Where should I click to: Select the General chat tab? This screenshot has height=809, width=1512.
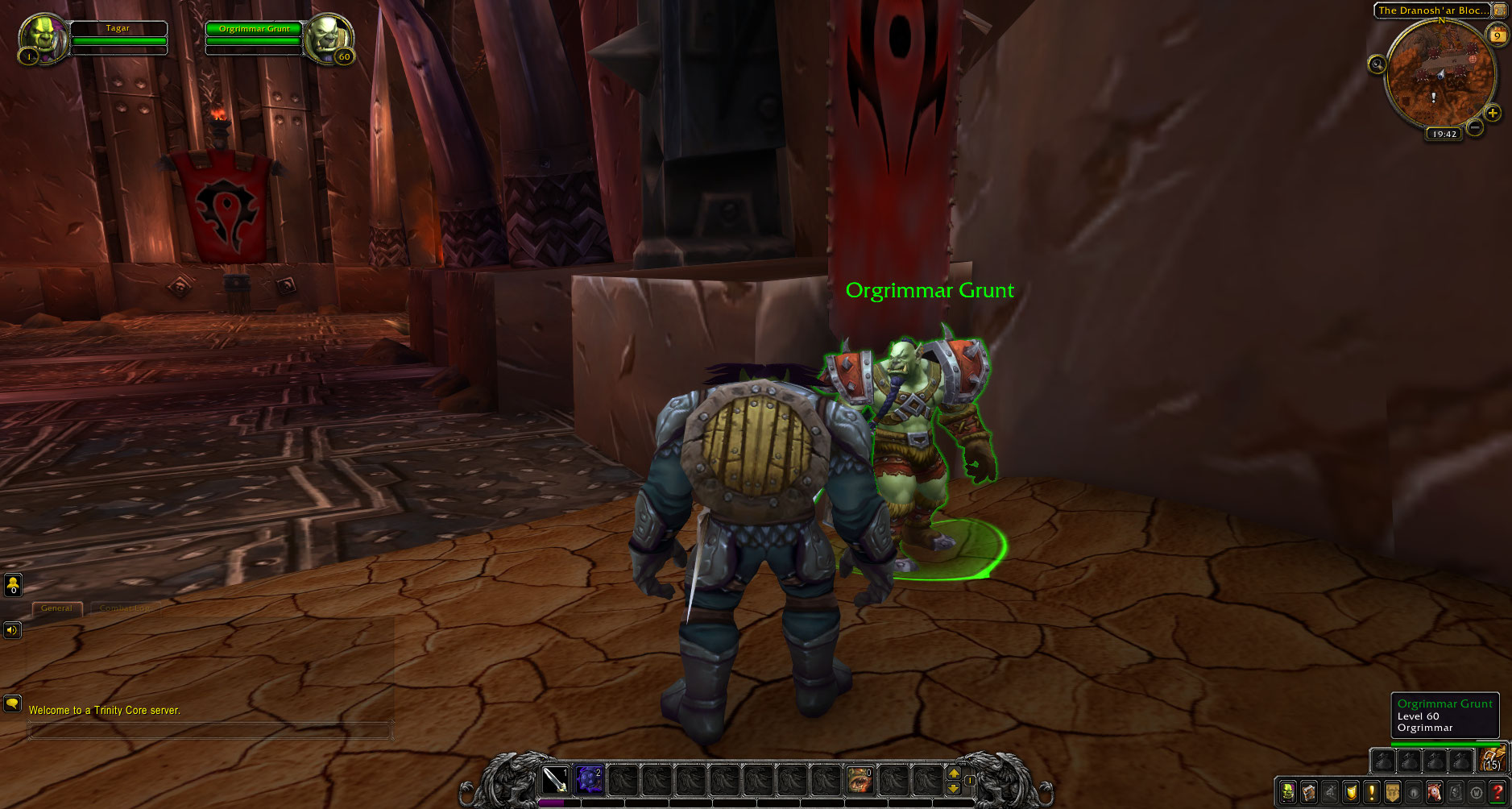[56, 608]
